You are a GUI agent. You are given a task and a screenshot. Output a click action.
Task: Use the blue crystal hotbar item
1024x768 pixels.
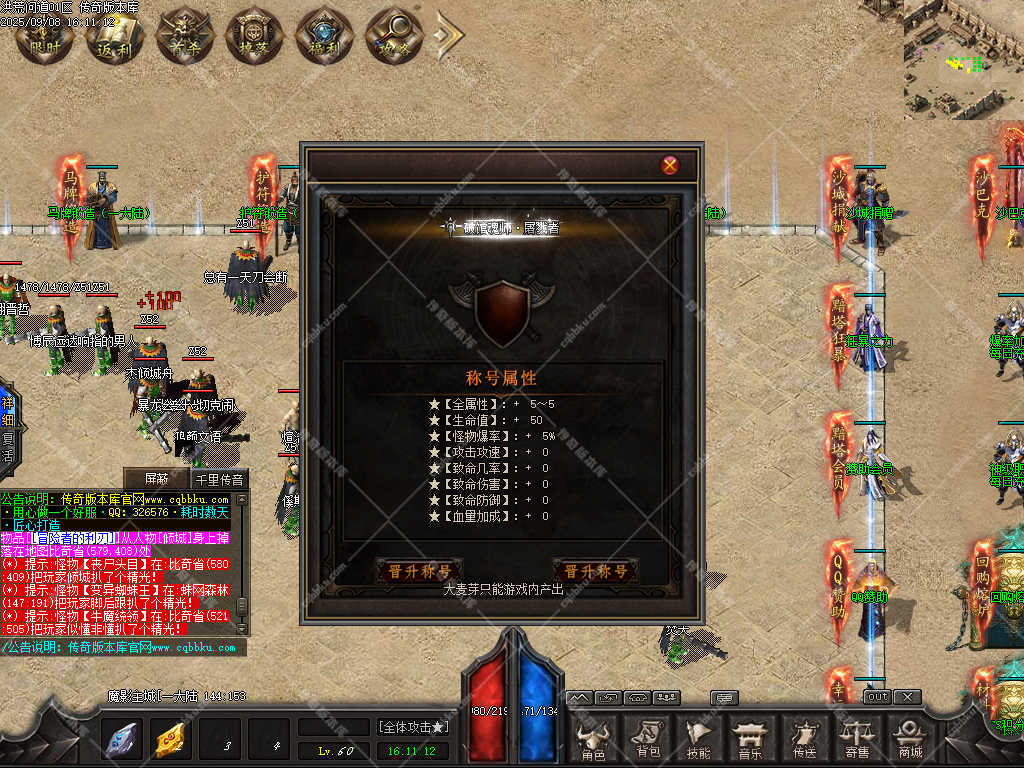(122, 739)
